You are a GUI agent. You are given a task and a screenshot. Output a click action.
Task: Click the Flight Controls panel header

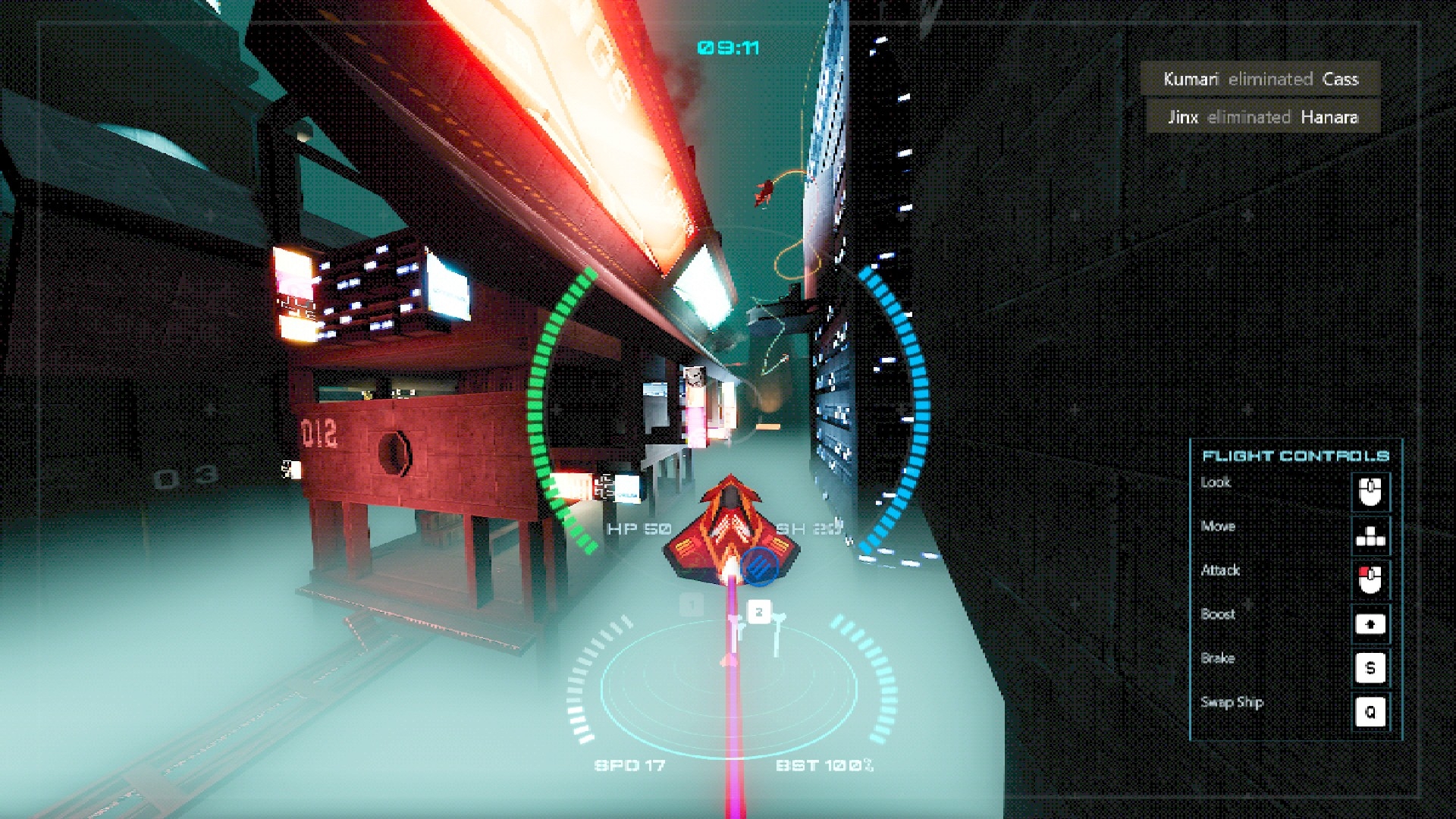point(1295,456)
